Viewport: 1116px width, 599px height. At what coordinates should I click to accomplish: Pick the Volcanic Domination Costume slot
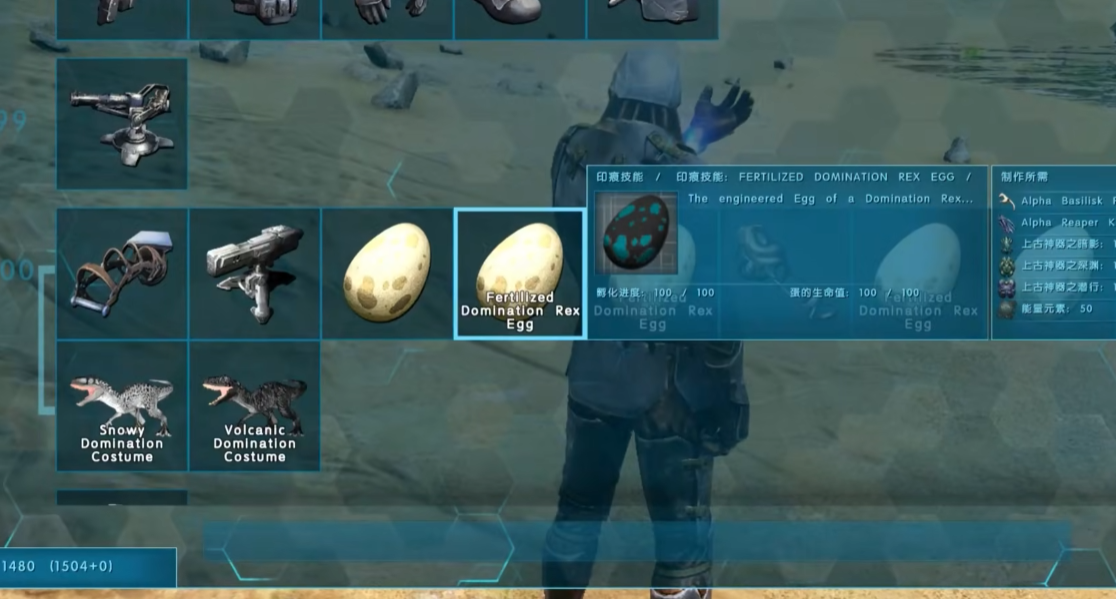point(254,405)
